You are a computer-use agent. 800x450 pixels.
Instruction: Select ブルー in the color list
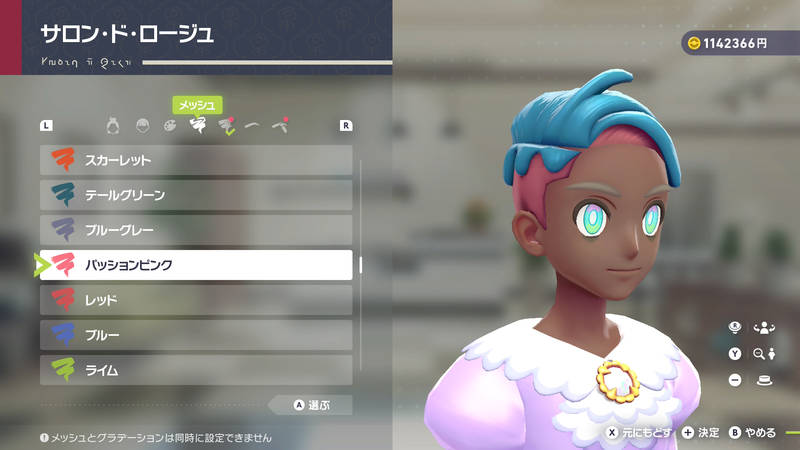196,335
